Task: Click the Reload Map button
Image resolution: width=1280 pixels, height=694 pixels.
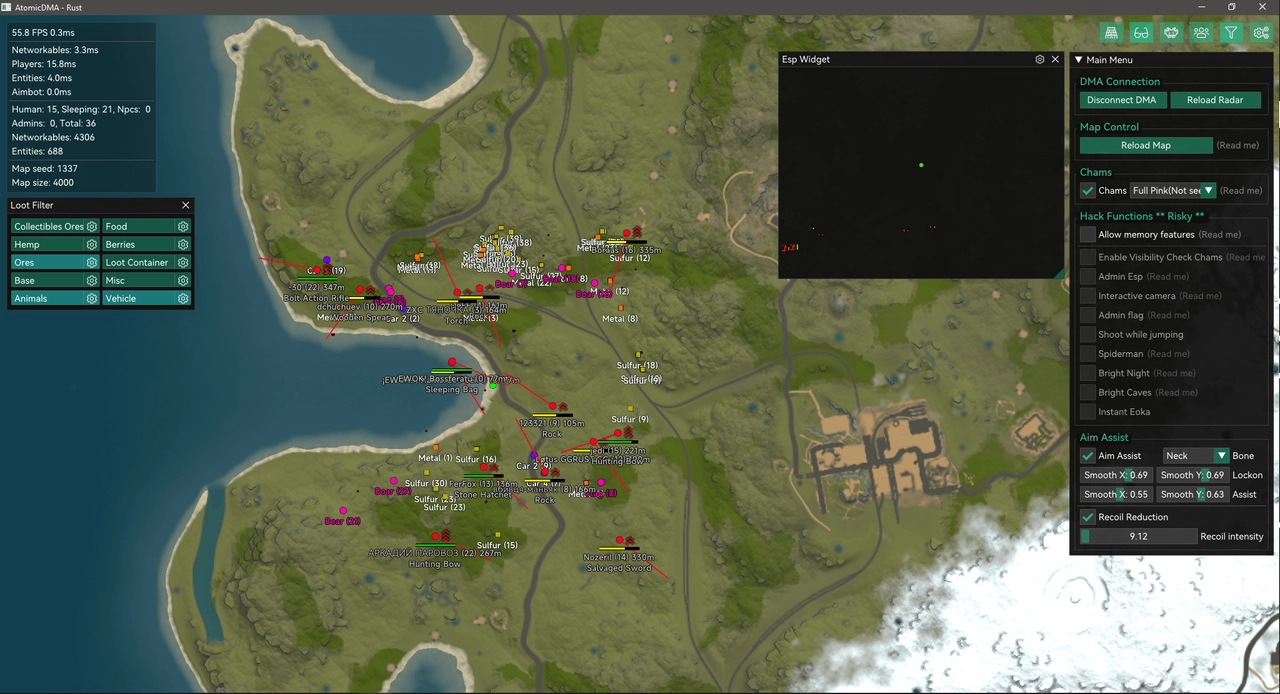Action: click(1145, 145)
